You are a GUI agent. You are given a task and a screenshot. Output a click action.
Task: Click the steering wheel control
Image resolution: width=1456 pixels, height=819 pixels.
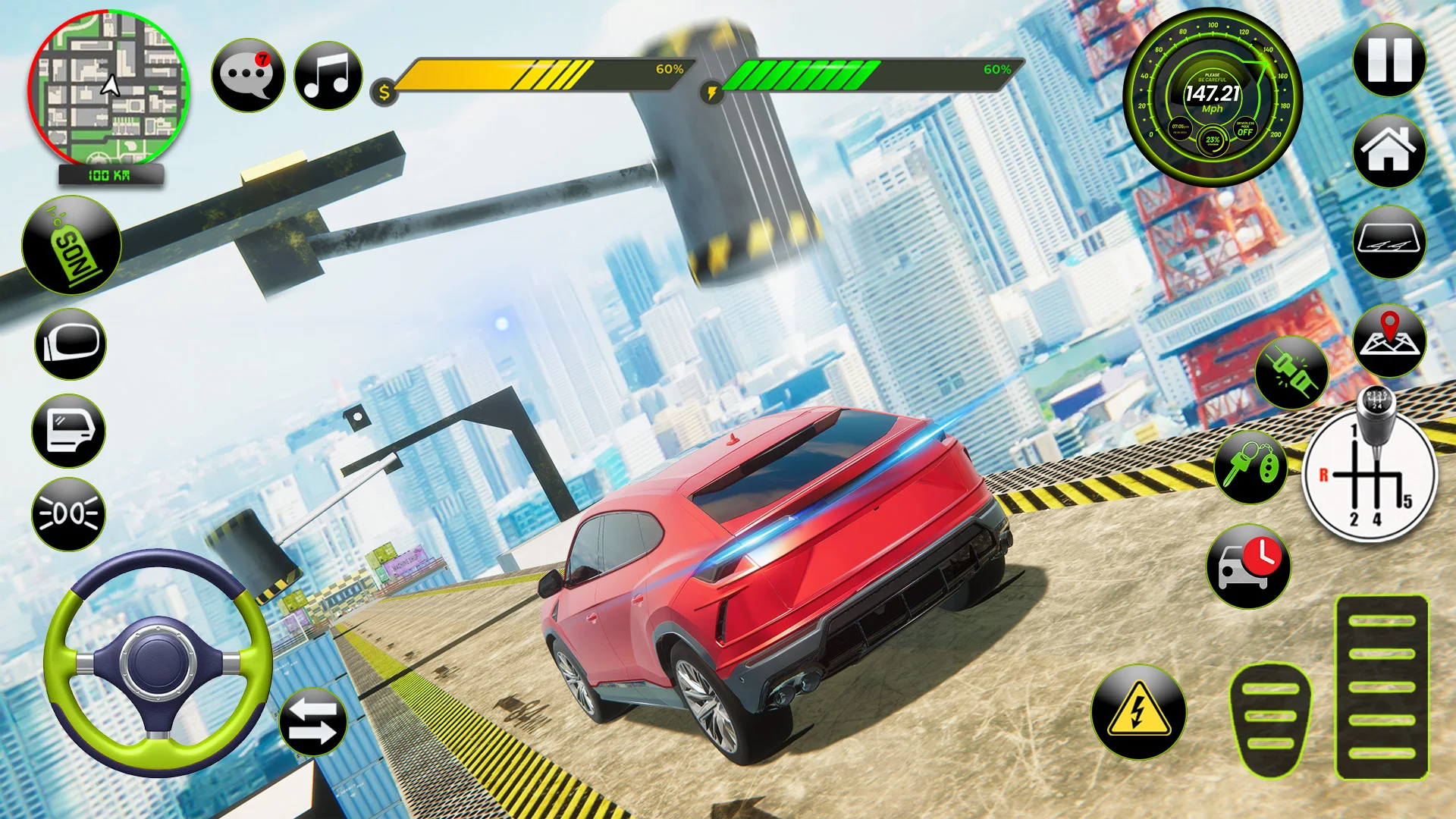click(x=158, y=661)
